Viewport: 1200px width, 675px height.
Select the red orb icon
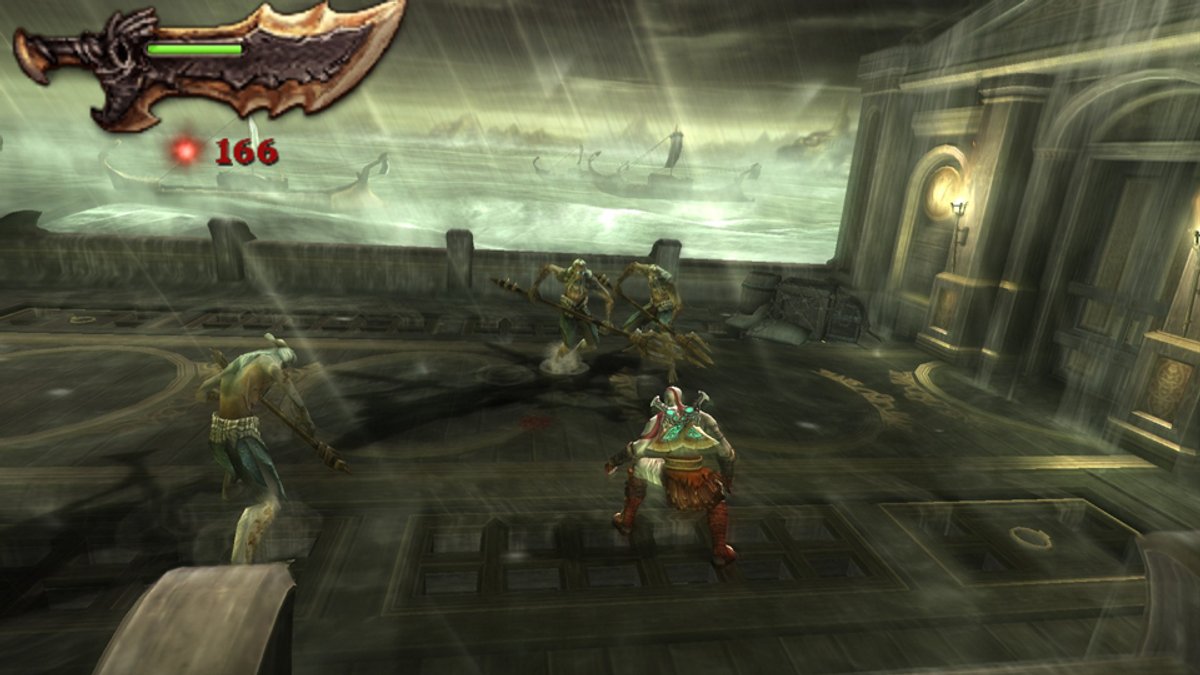click(185, 151)
